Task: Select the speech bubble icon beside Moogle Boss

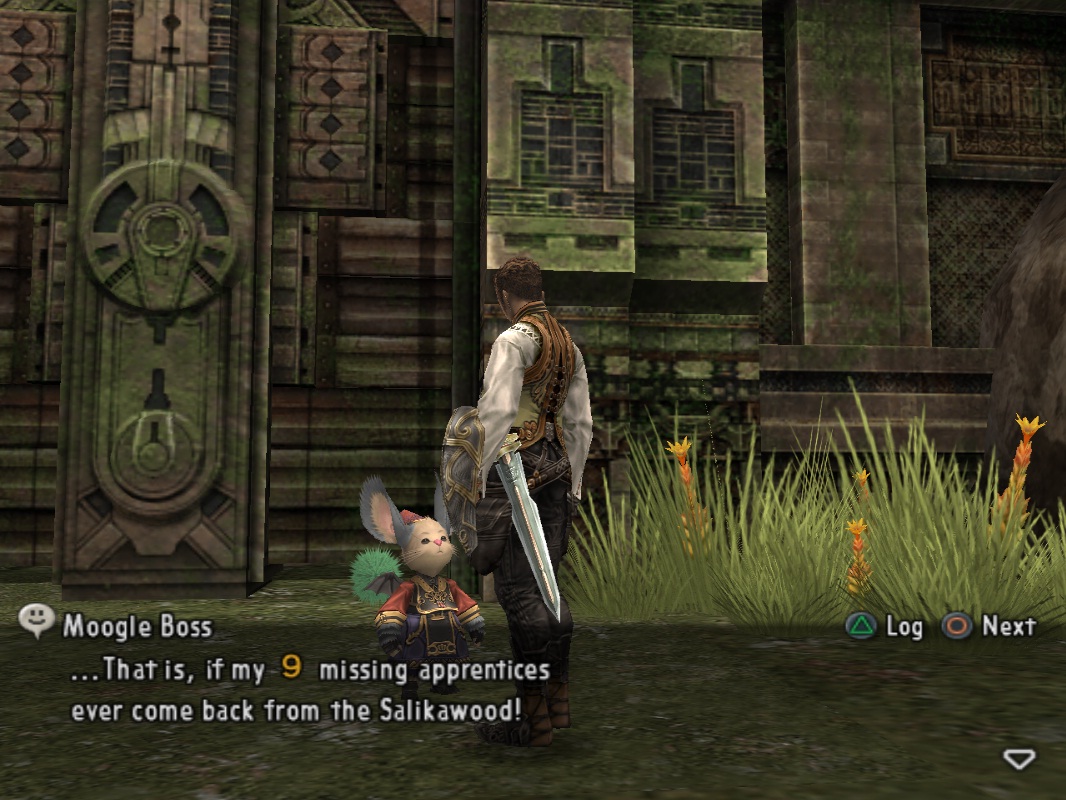Action: [37, 622]
